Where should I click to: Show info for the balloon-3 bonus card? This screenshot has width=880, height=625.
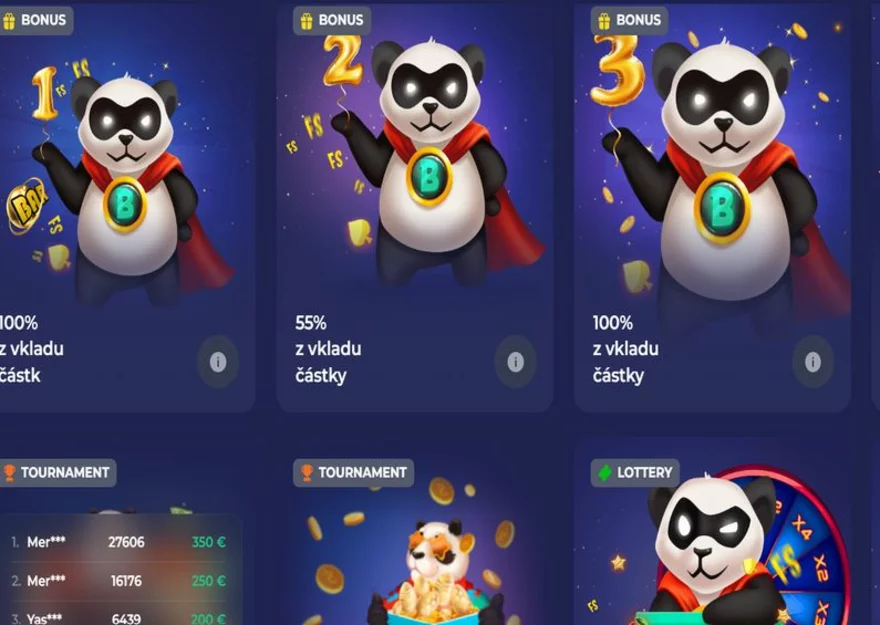click(813, 362)
